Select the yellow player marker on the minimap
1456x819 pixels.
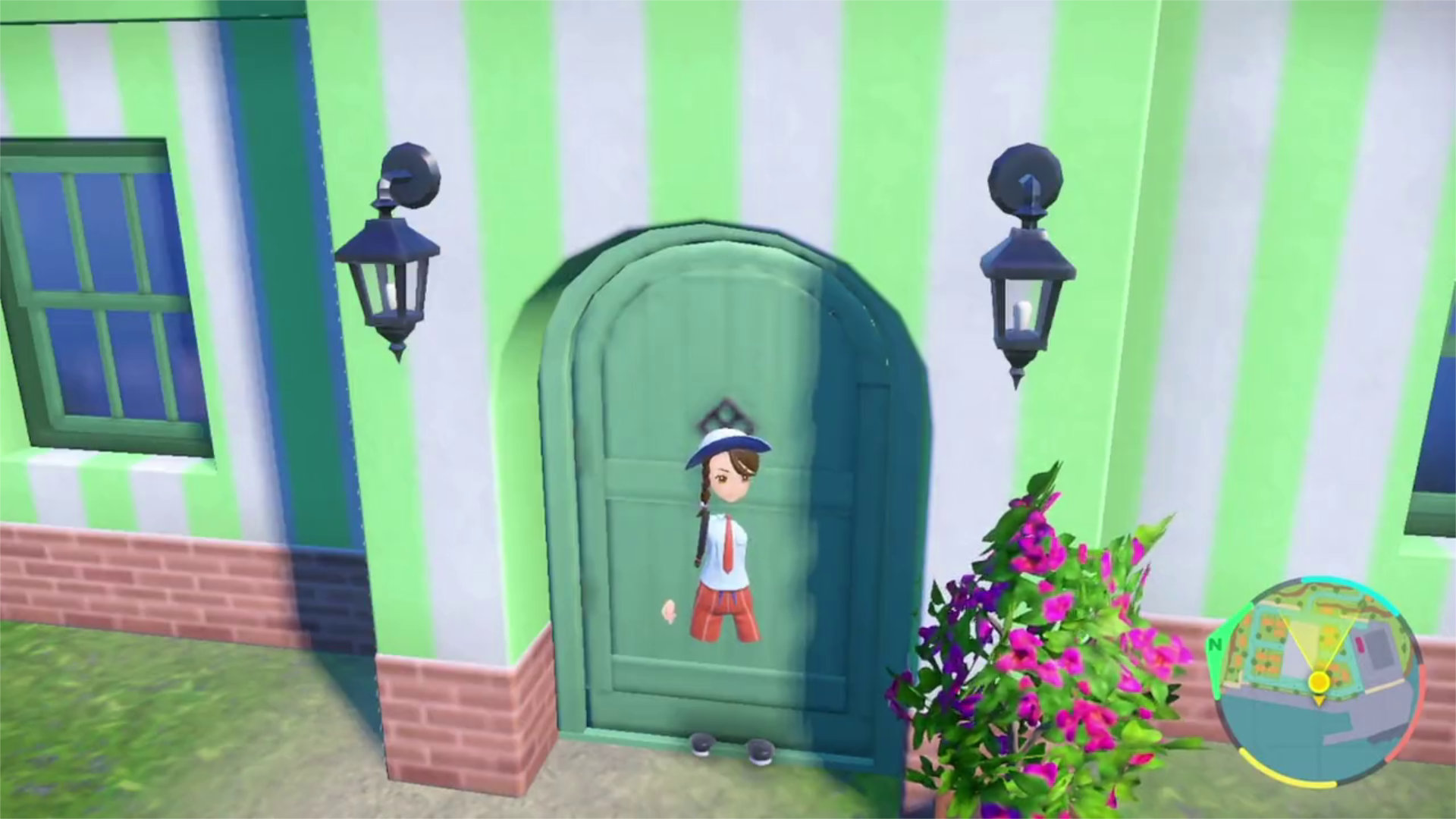click(x=1319, y=682)
